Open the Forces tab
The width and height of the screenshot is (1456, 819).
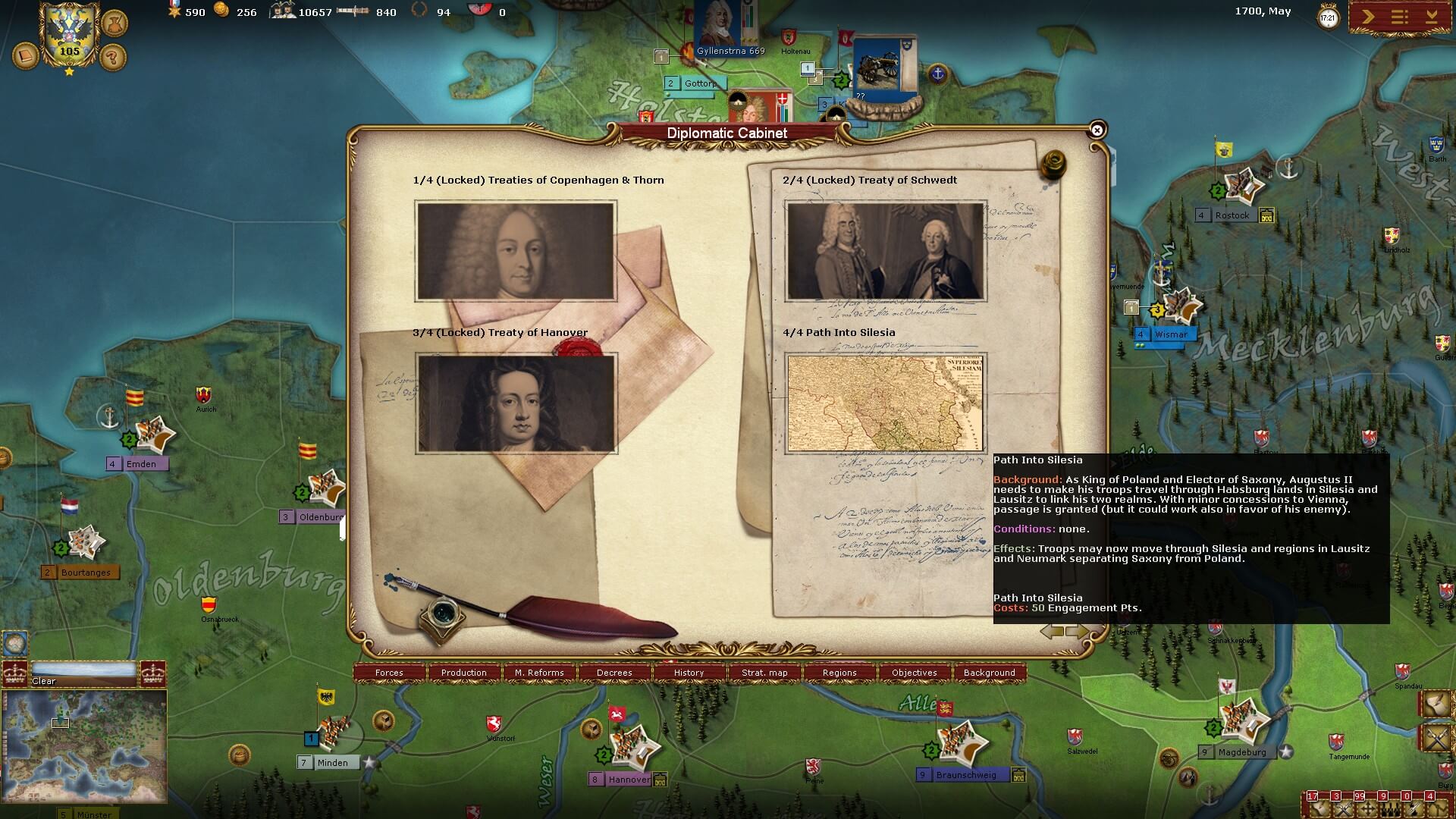click(x=389, y=673)
